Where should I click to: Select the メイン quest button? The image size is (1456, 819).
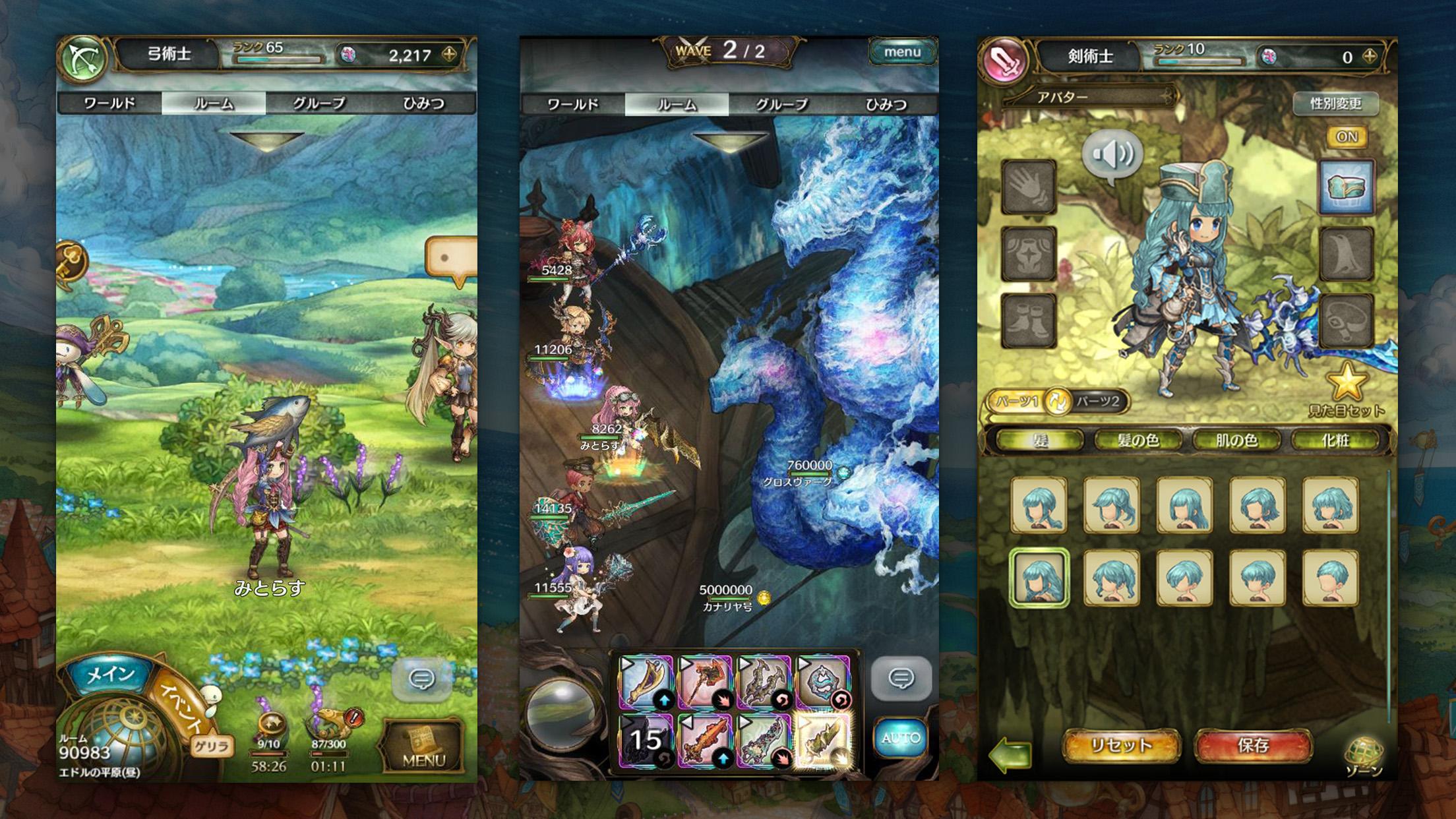pyautogui.click(x=111, y=674)
